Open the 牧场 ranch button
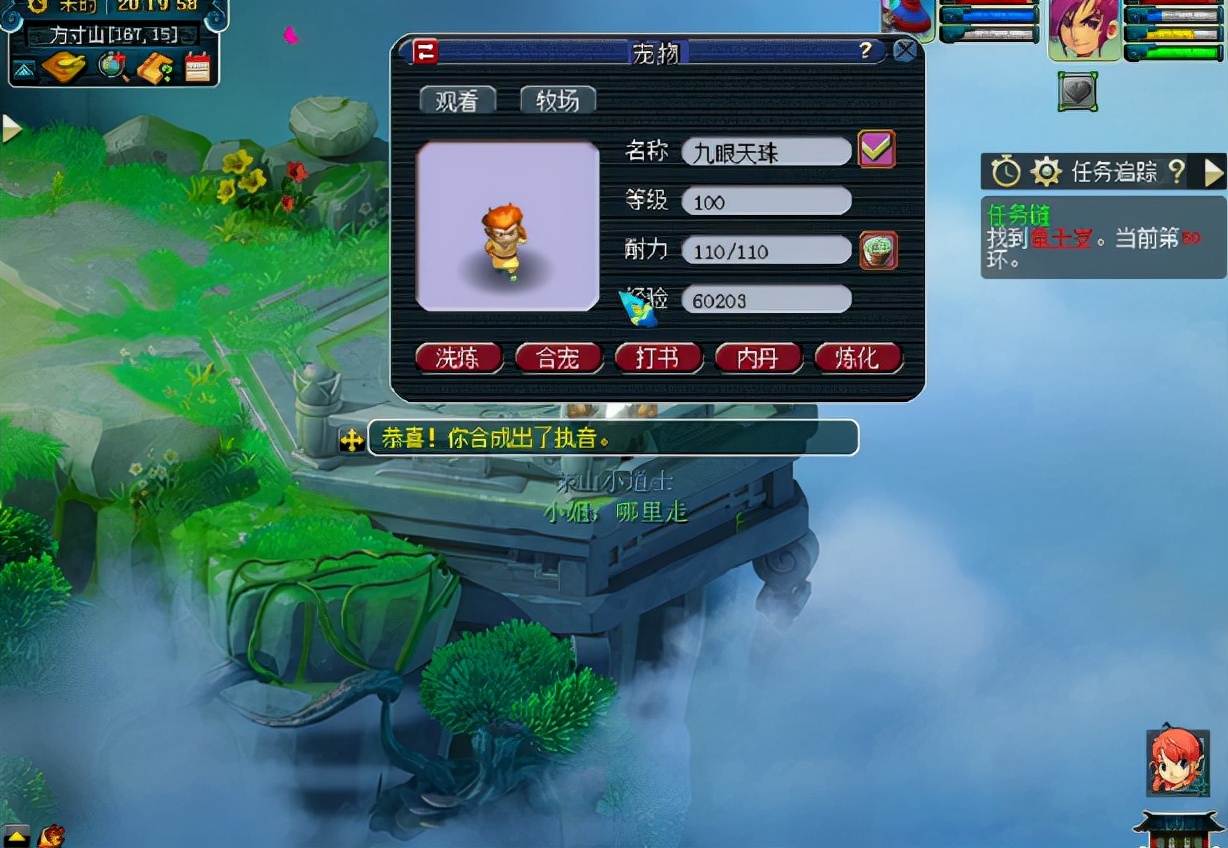1228x848 pixels. click(x=558, y=100)
